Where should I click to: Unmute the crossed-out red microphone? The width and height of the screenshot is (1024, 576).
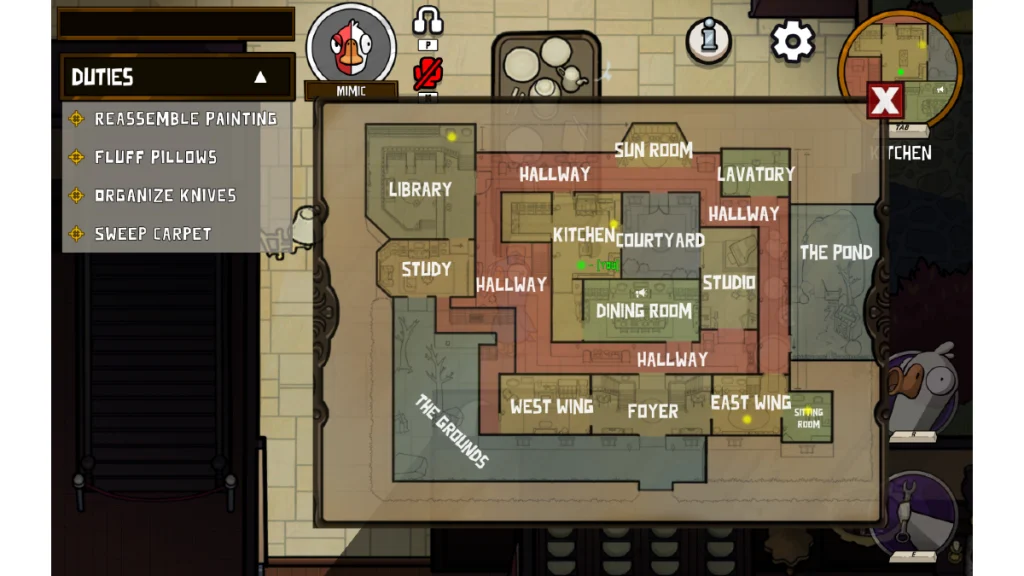[x=428, y=73]
